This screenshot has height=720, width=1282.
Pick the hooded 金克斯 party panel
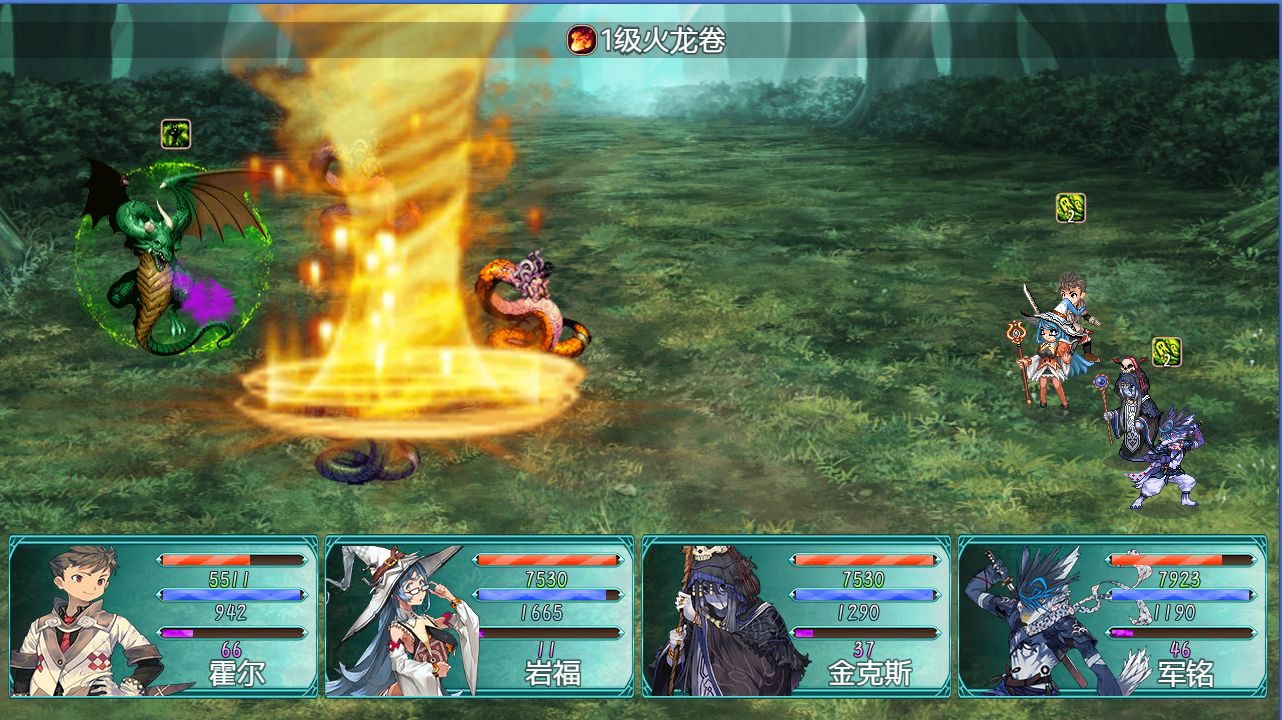coord(796,616)
